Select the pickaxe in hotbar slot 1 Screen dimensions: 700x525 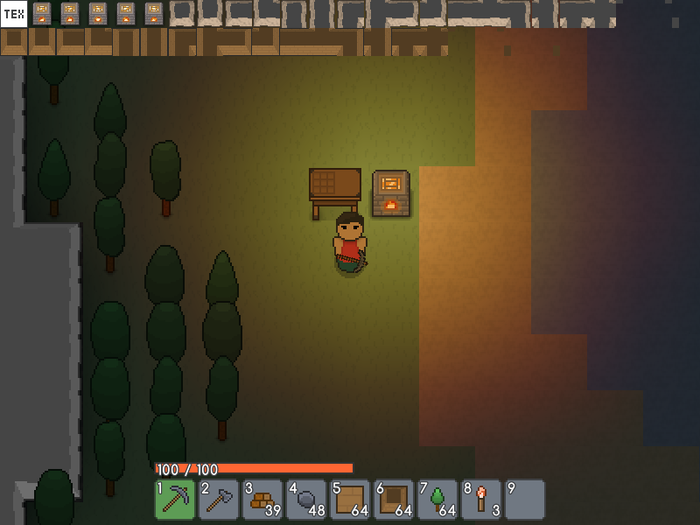(x=175, y=499)
